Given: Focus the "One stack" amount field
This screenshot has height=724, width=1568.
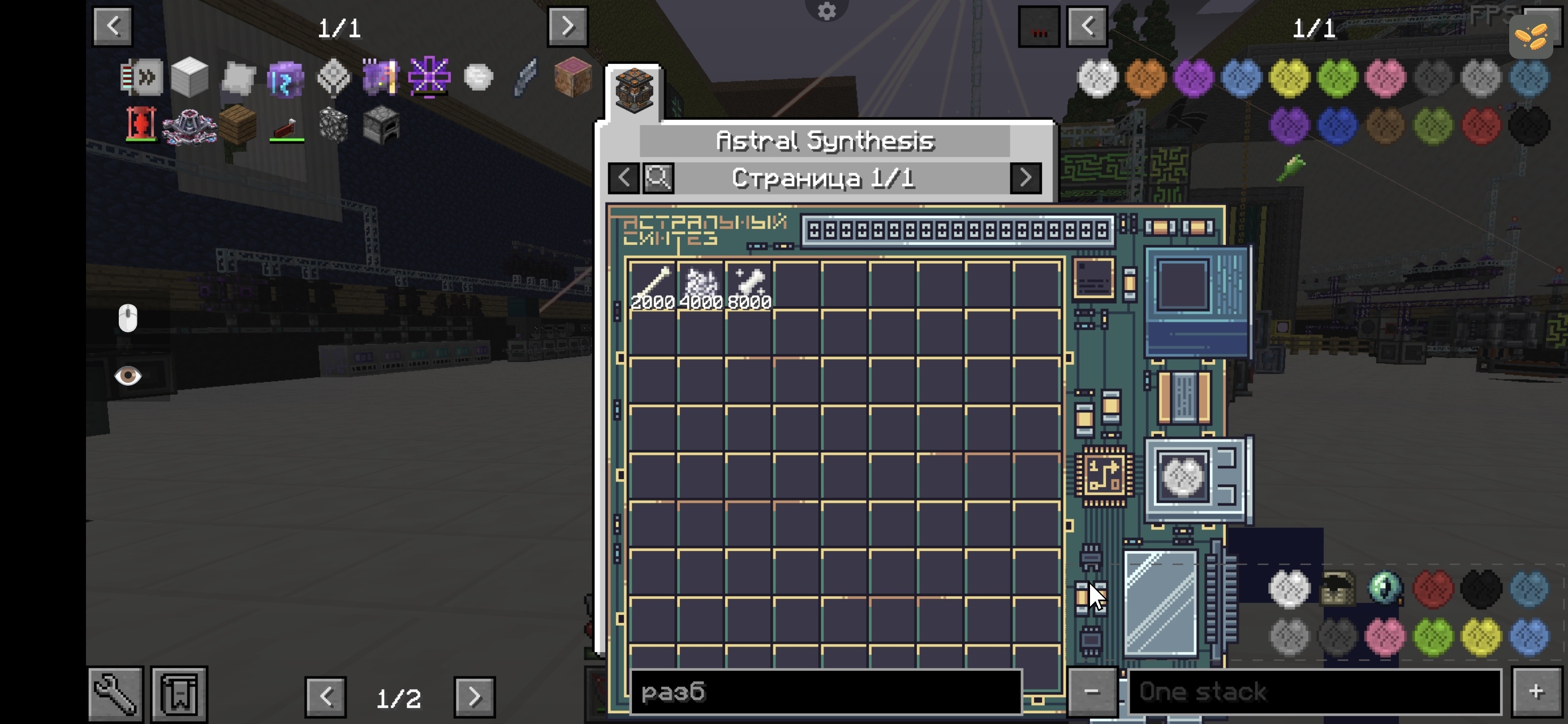Looking at the screenshot, I should 1315,692.
